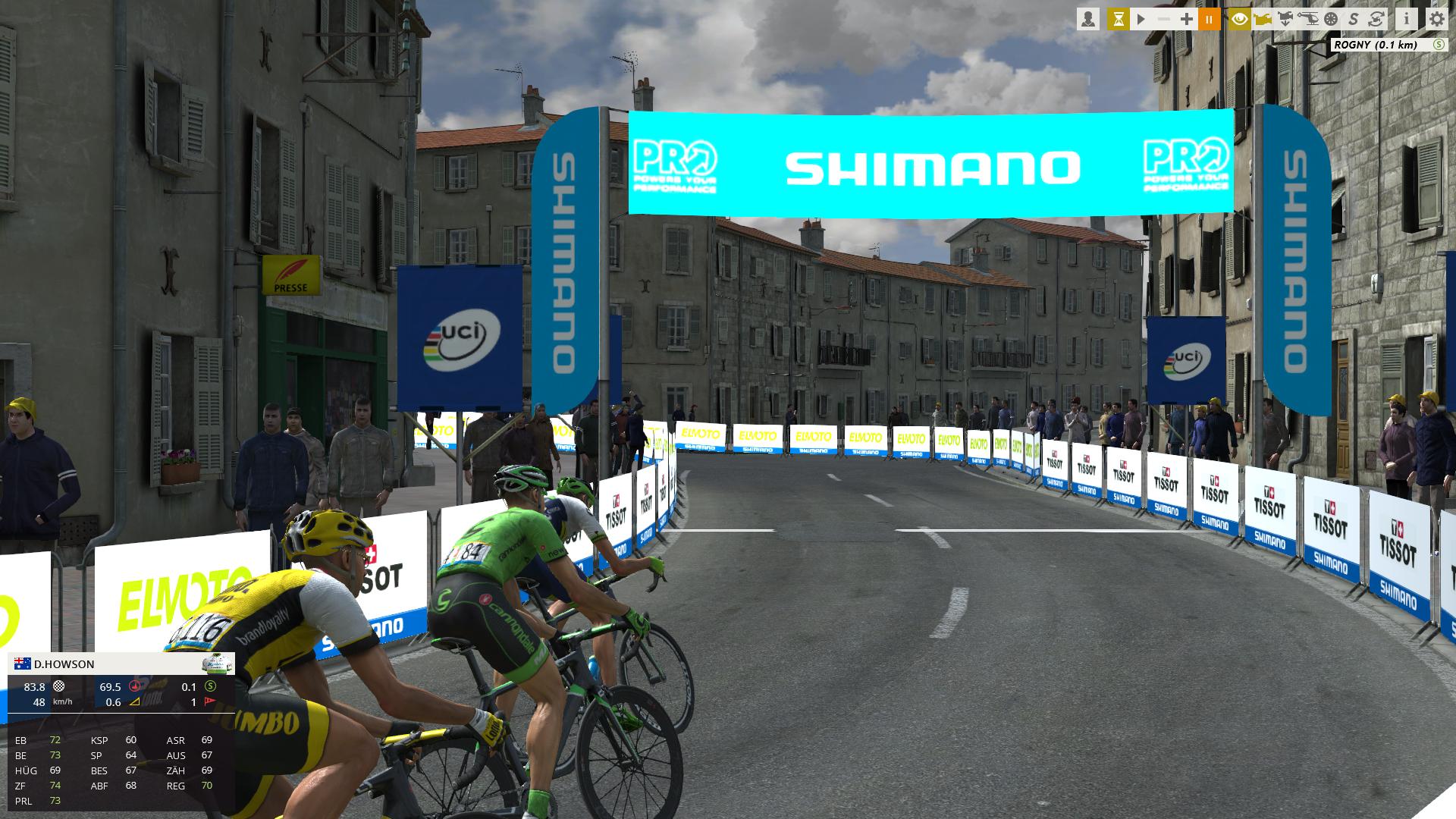Click the rotating camera cycle icon
1456x819 pixels.
tap(1377, 19)
